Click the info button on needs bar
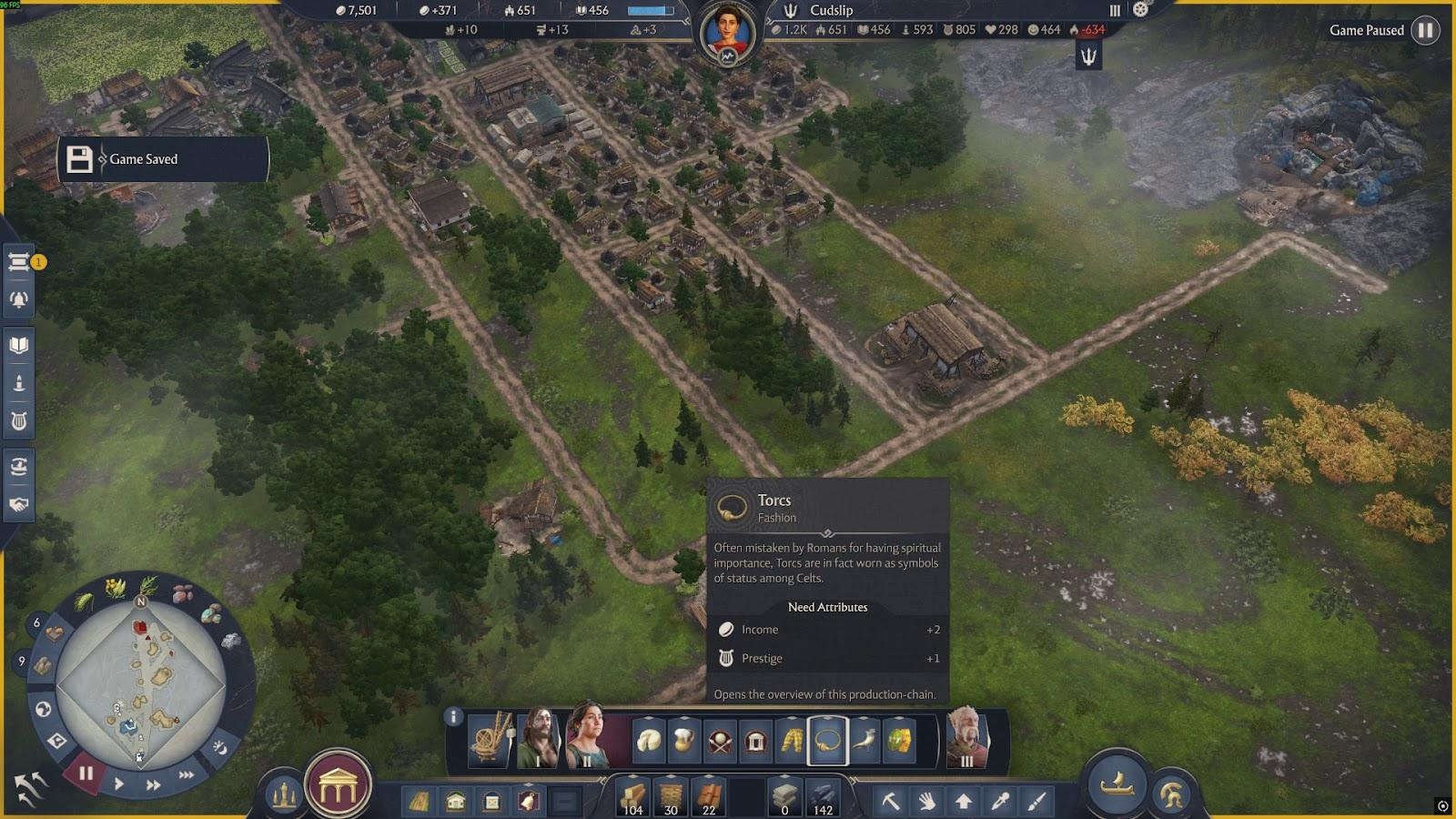Screen dimensions: 1456x819 click(x=453, y=717)
